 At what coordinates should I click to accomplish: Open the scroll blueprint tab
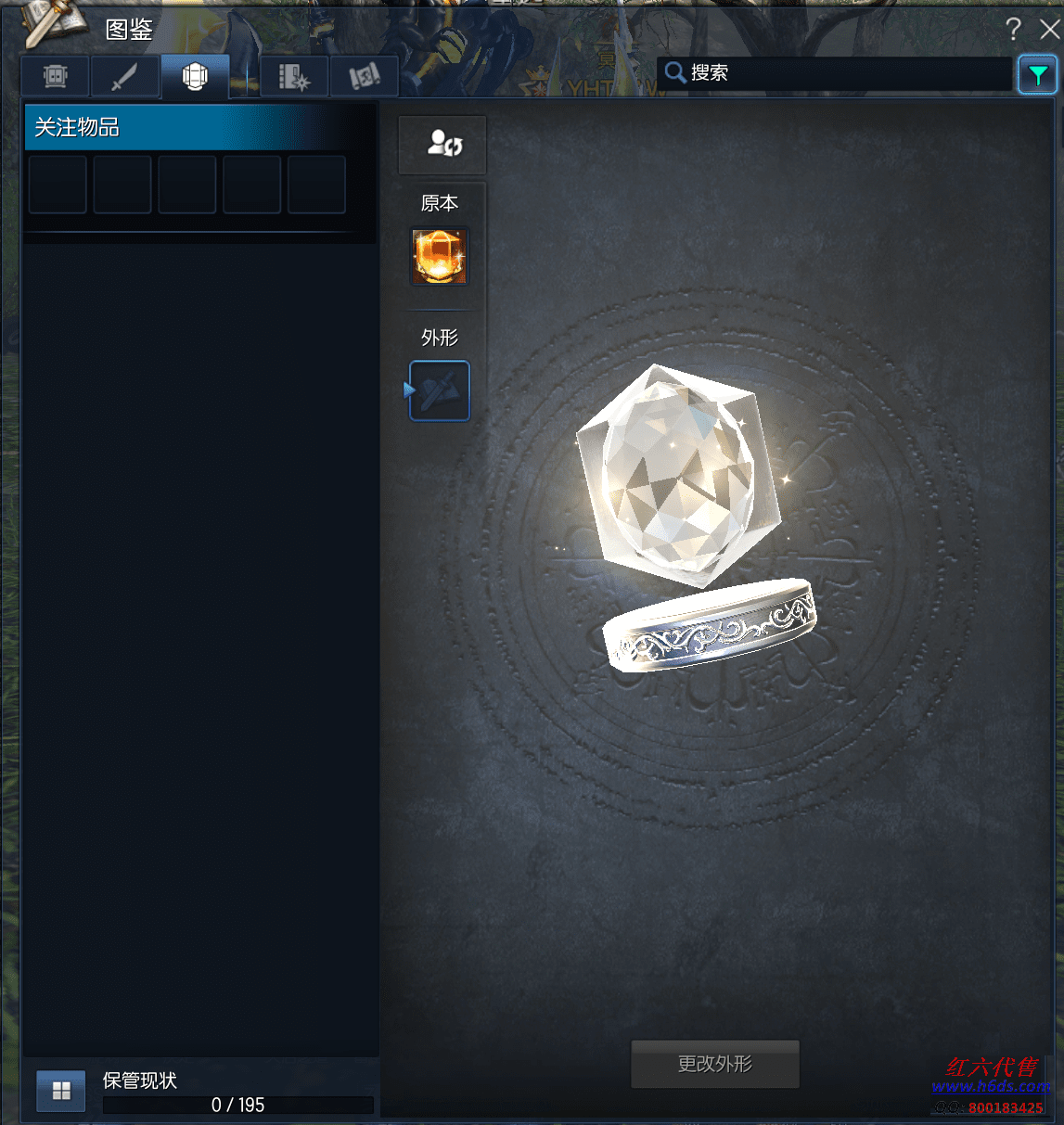tap(364, 77)
